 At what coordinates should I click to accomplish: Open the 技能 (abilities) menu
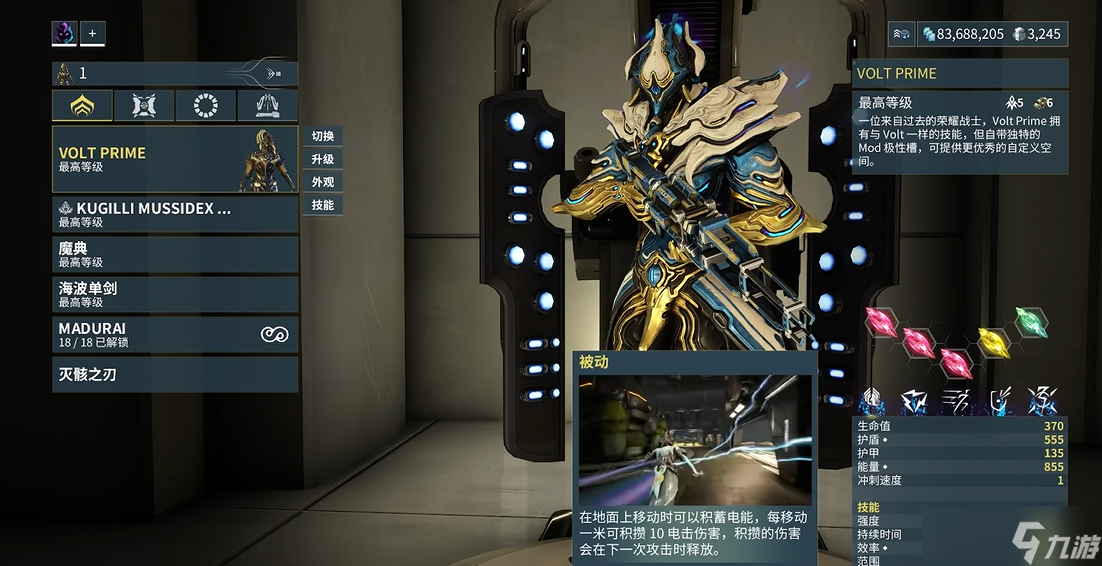tap(322, 205)
